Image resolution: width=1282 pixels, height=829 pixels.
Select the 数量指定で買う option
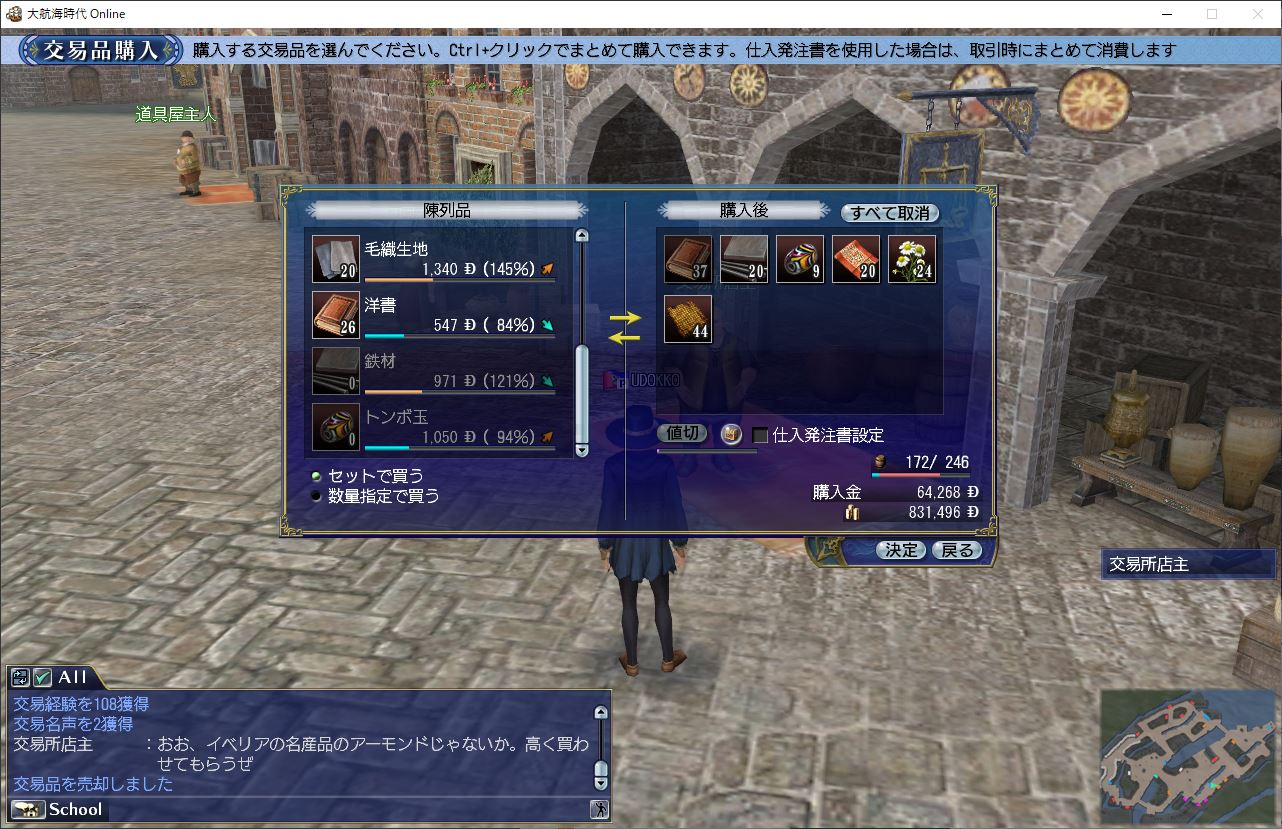[x=317, y=495]
